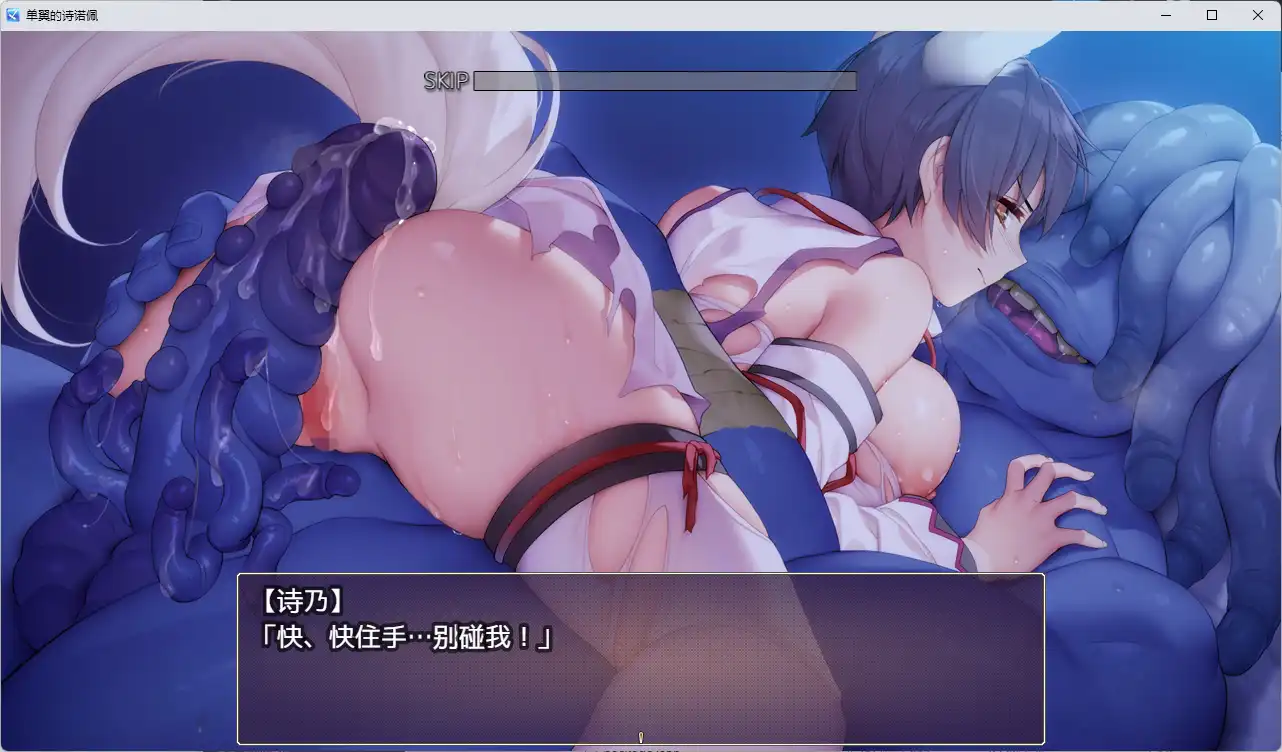Click the blinking advance cursor below the dialogue

pyautogui.click(x=640, y=736)
